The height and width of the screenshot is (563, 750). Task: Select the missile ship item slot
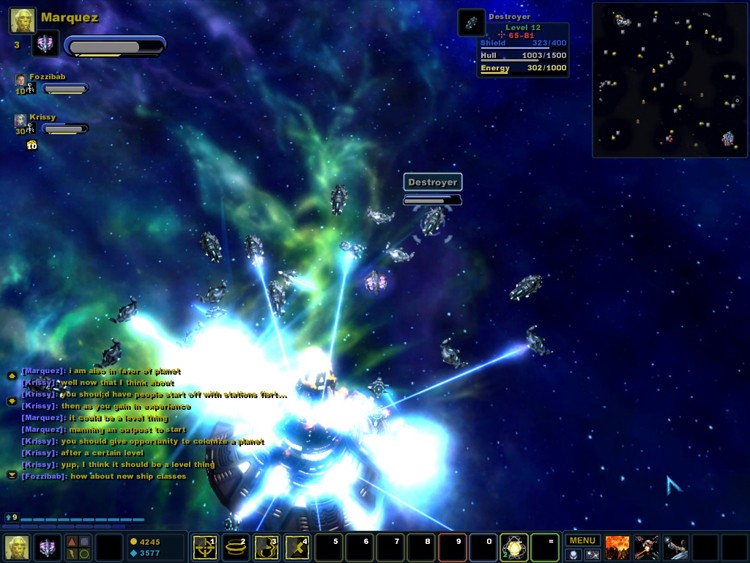646,547
